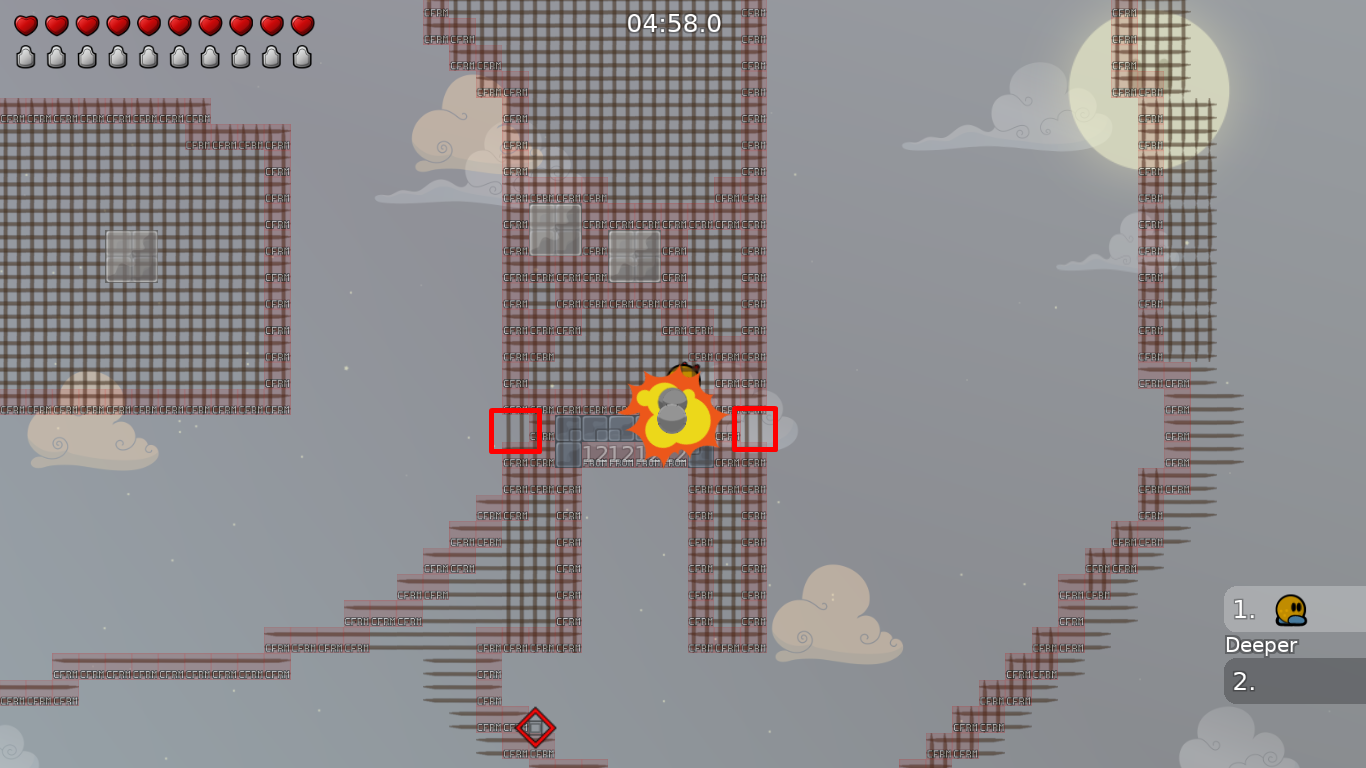This screenshot has width=1366, height=768.
Task: Toggle the right red outlined square
Action: tap(757, 431)
